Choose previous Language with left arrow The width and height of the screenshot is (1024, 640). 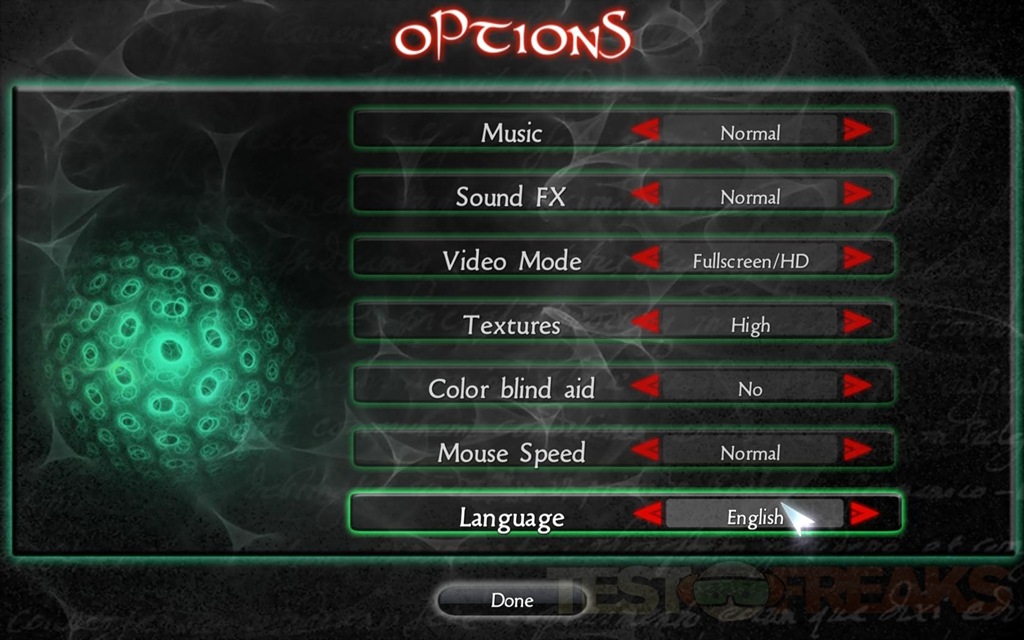[649, 515]
